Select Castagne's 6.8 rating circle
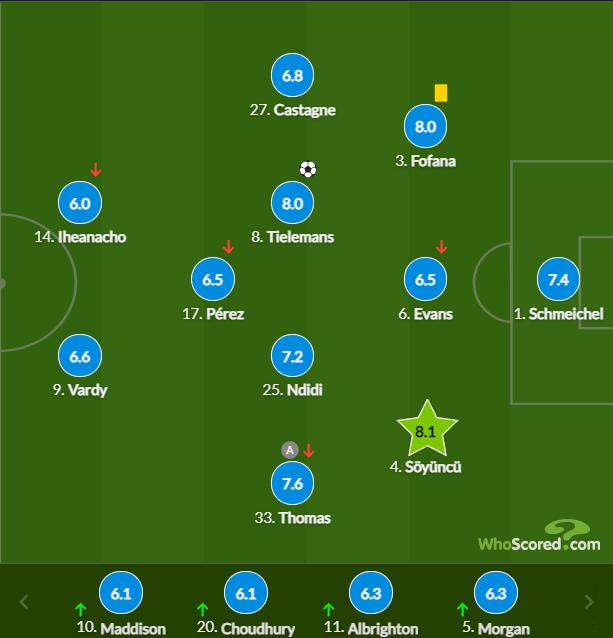The image size is (613, 638). point(292,76)
